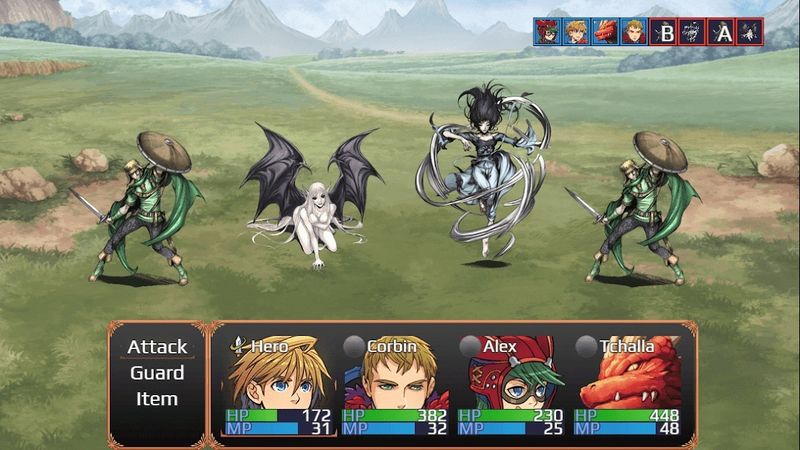Select Hero's blond icon in turn order bar

[x=575, y=32]
